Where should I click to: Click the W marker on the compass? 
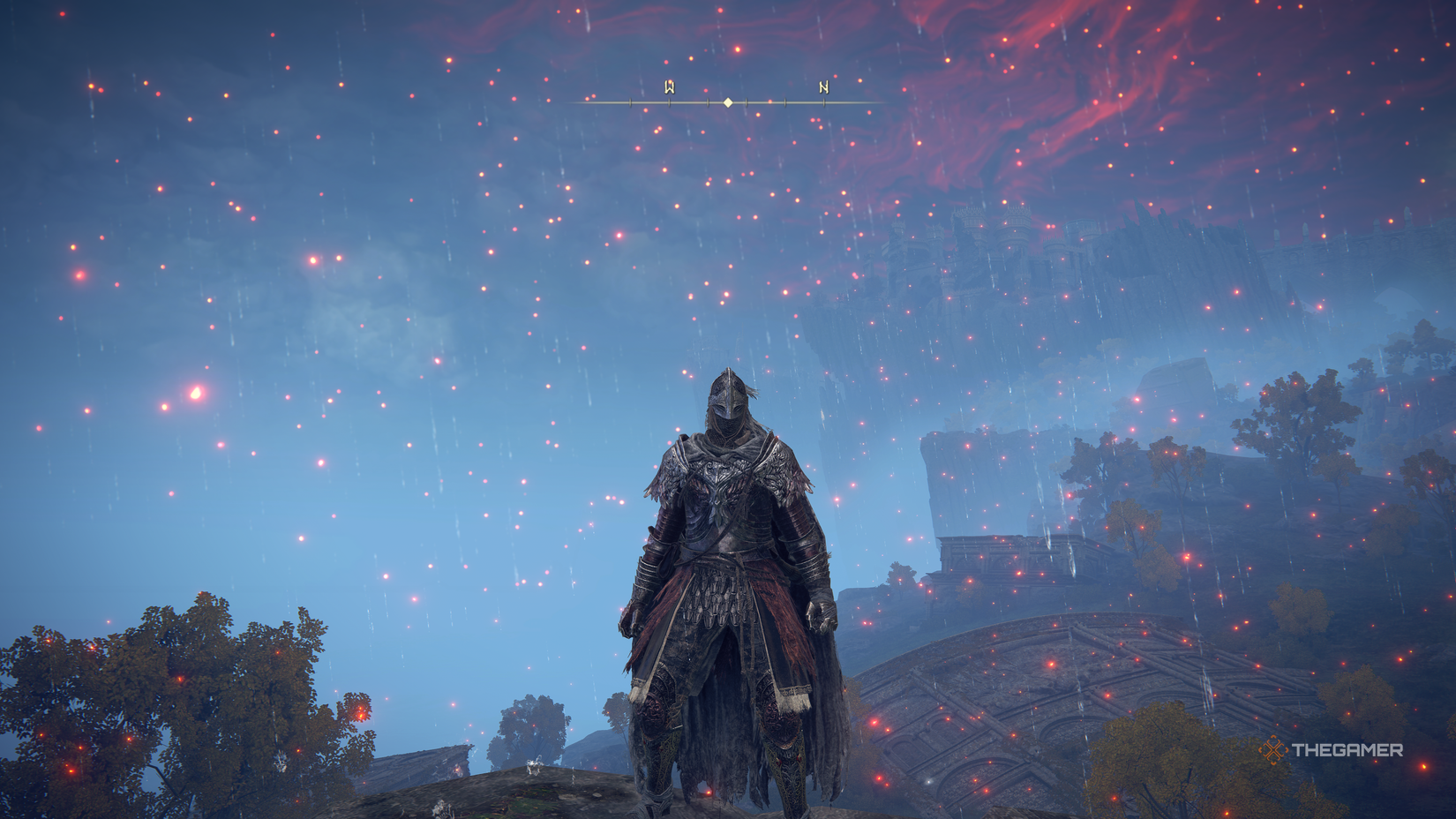[x=669, y=87]
